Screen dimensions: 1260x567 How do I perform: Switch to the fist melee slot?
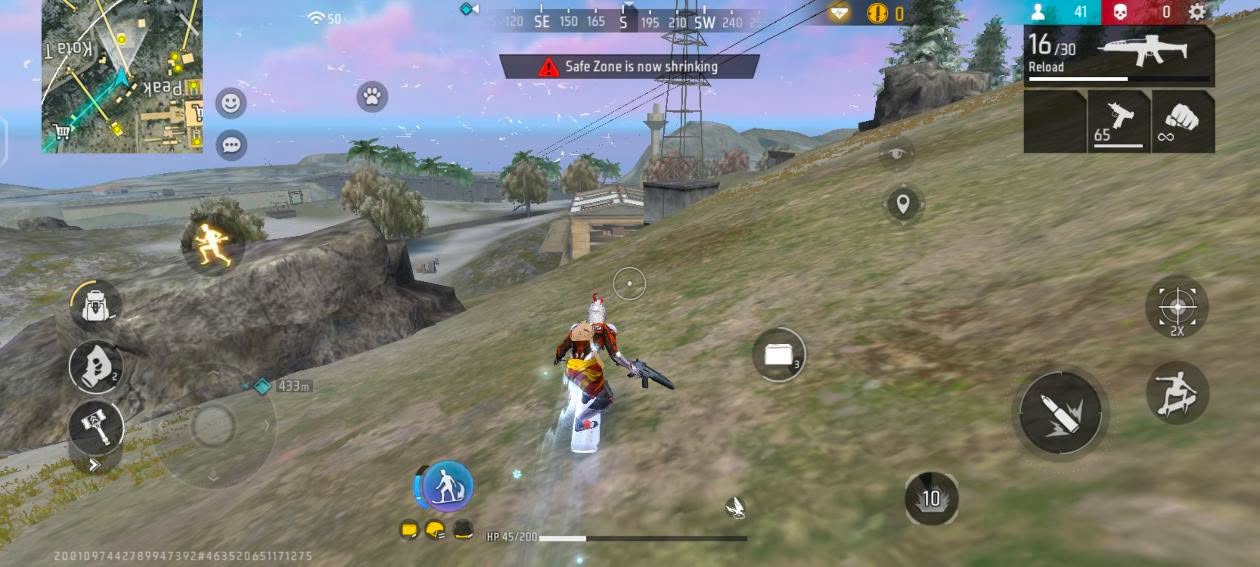[1183, 122]
